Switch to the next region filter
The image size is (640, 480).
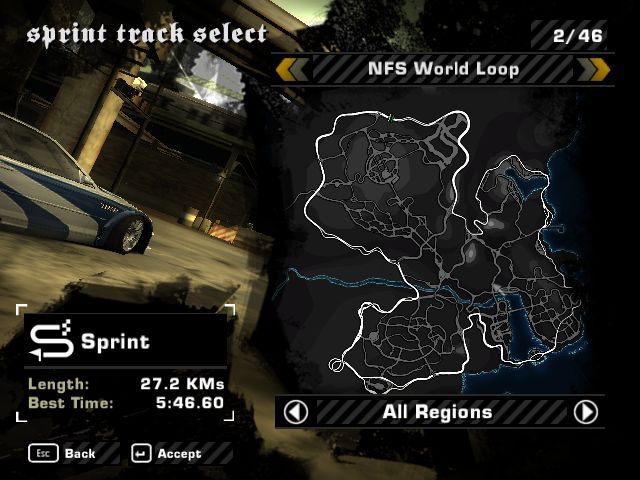pos(586,412)
